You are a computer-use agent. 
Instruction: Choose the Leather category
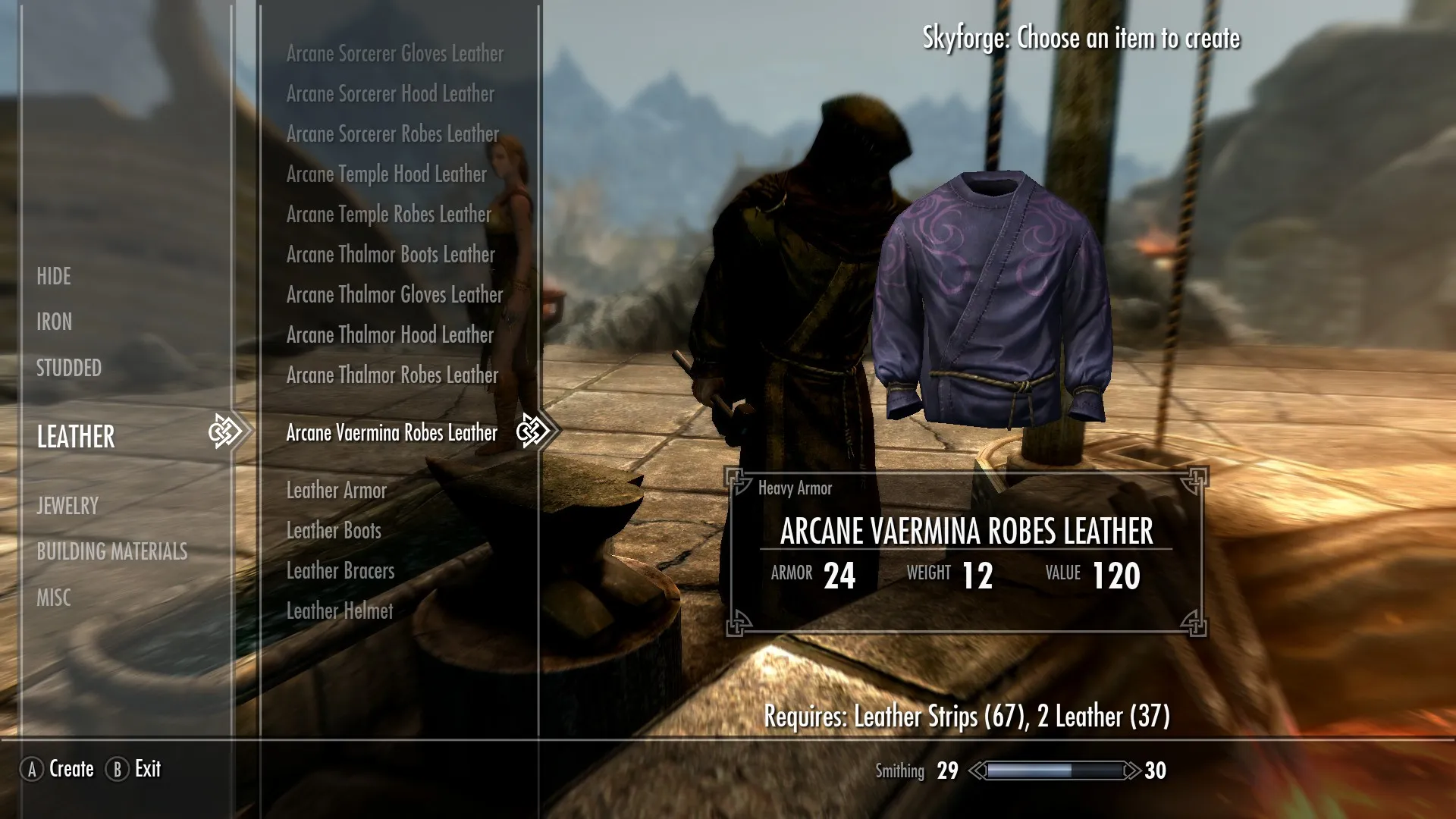tap(76, 436)
